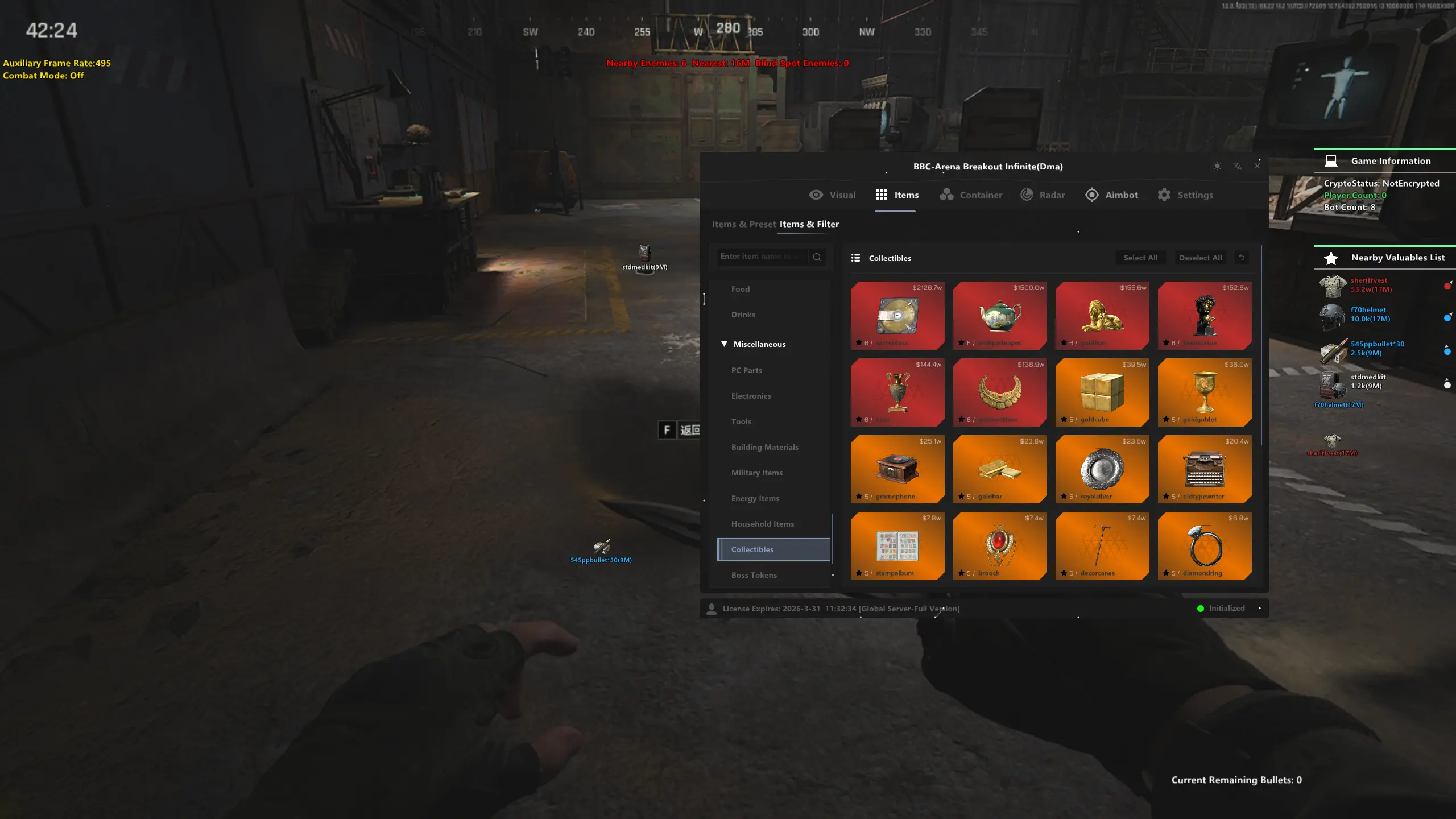
Task: Click the item name search field
Action: click(762, 257)
